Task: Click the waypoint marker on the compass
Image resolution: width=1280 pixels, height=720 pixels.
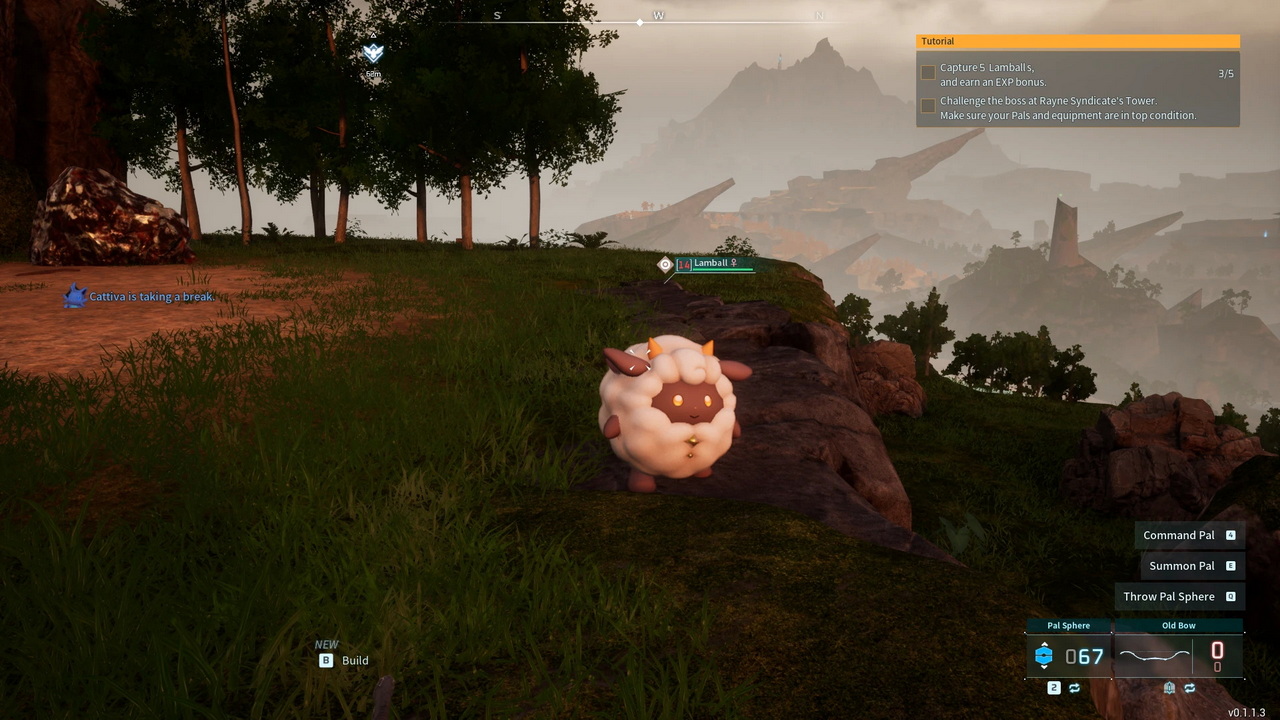Action: coord(373,54)
